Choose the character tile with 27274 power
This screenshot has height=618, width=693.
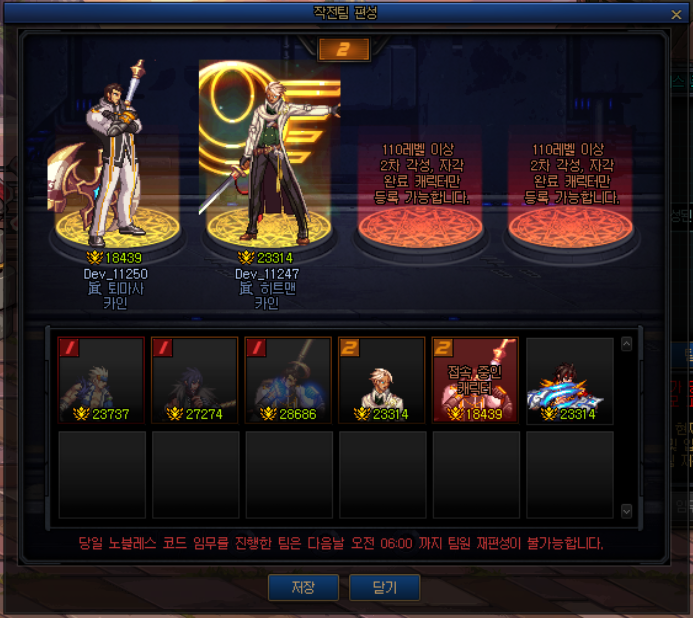(196, 379)
